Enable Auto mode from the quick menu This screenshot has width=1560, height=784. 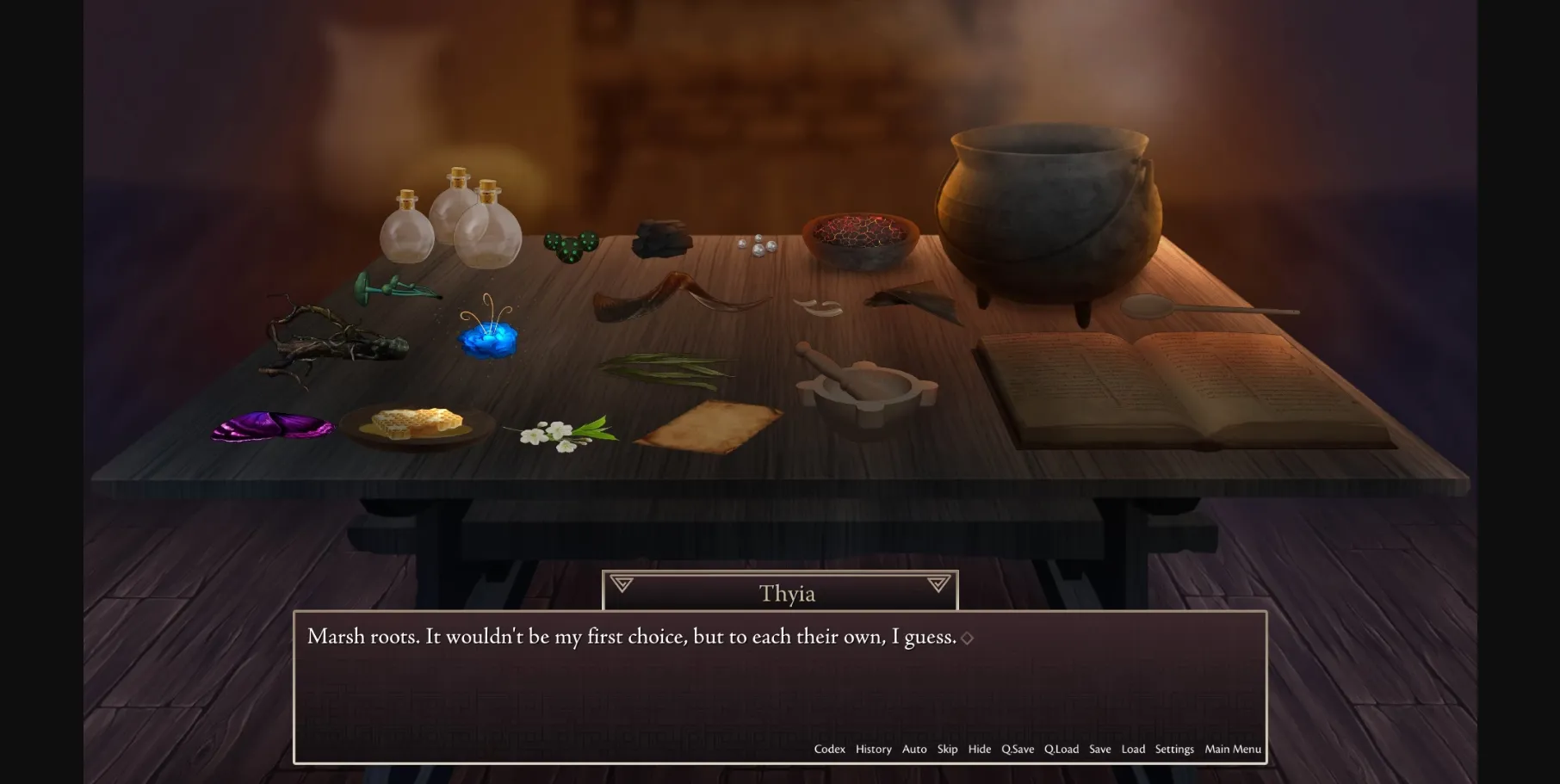914,750
